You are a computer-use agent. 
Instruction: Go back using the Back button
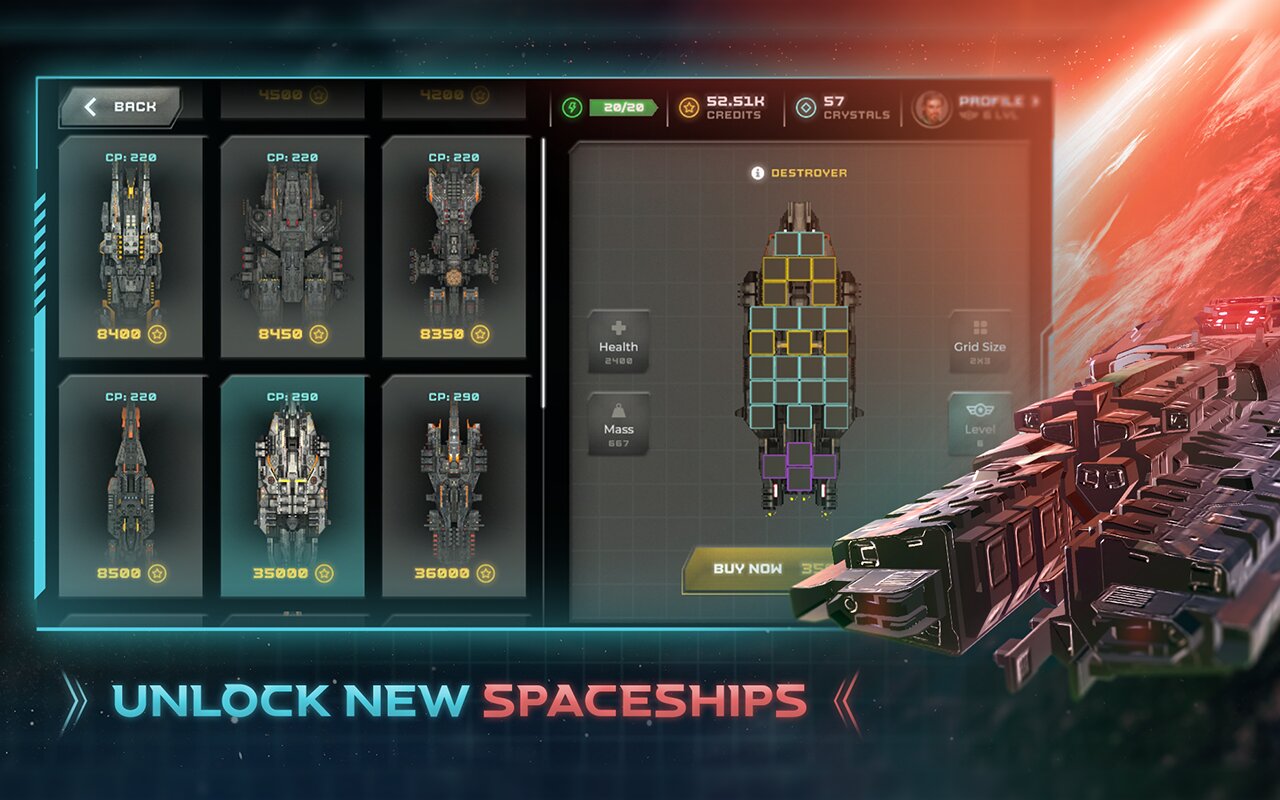click(121, 107)
